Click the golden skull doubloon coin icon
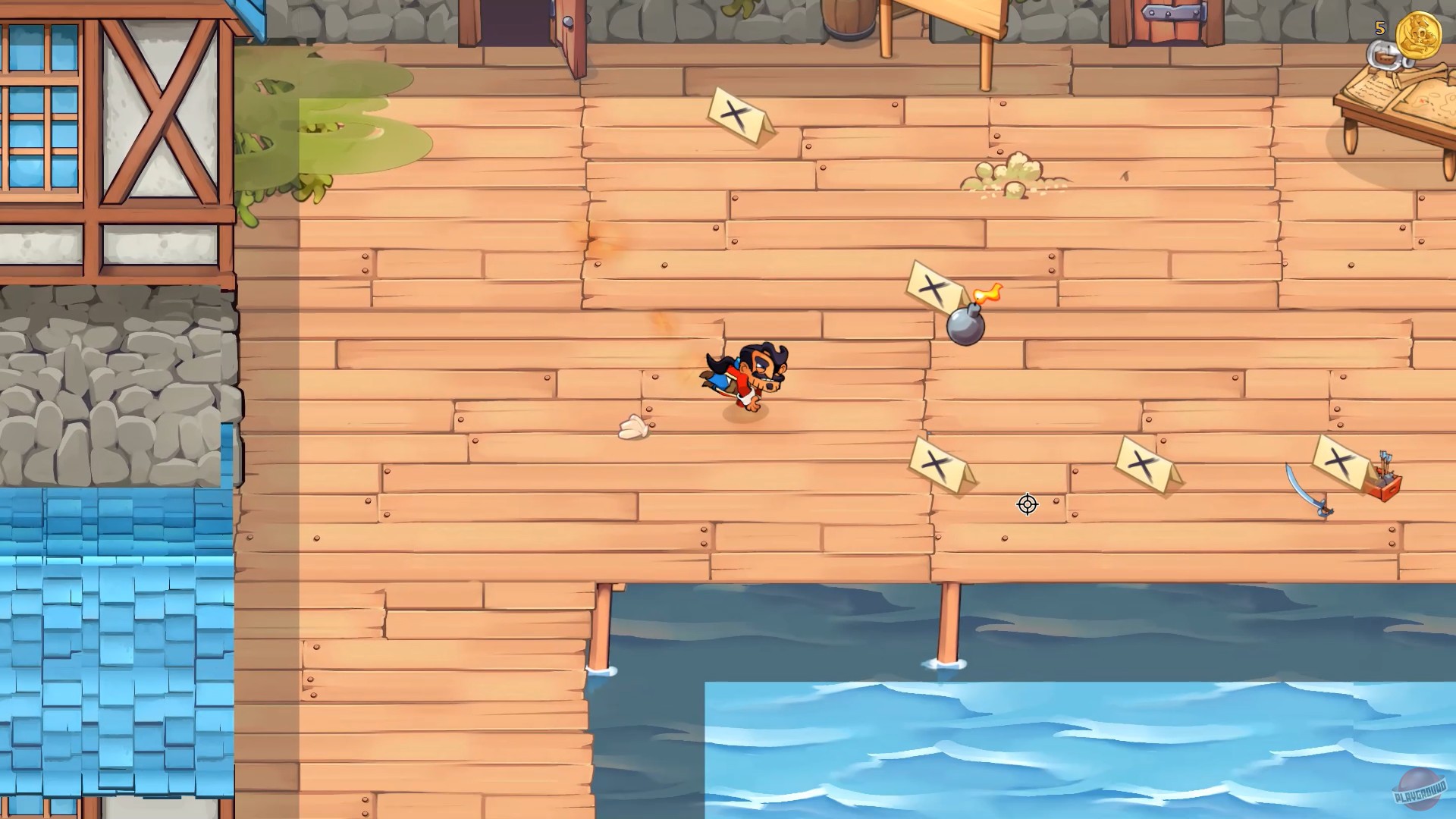This screenshot has width=1456, height=819. click(x=1419, y=35)
